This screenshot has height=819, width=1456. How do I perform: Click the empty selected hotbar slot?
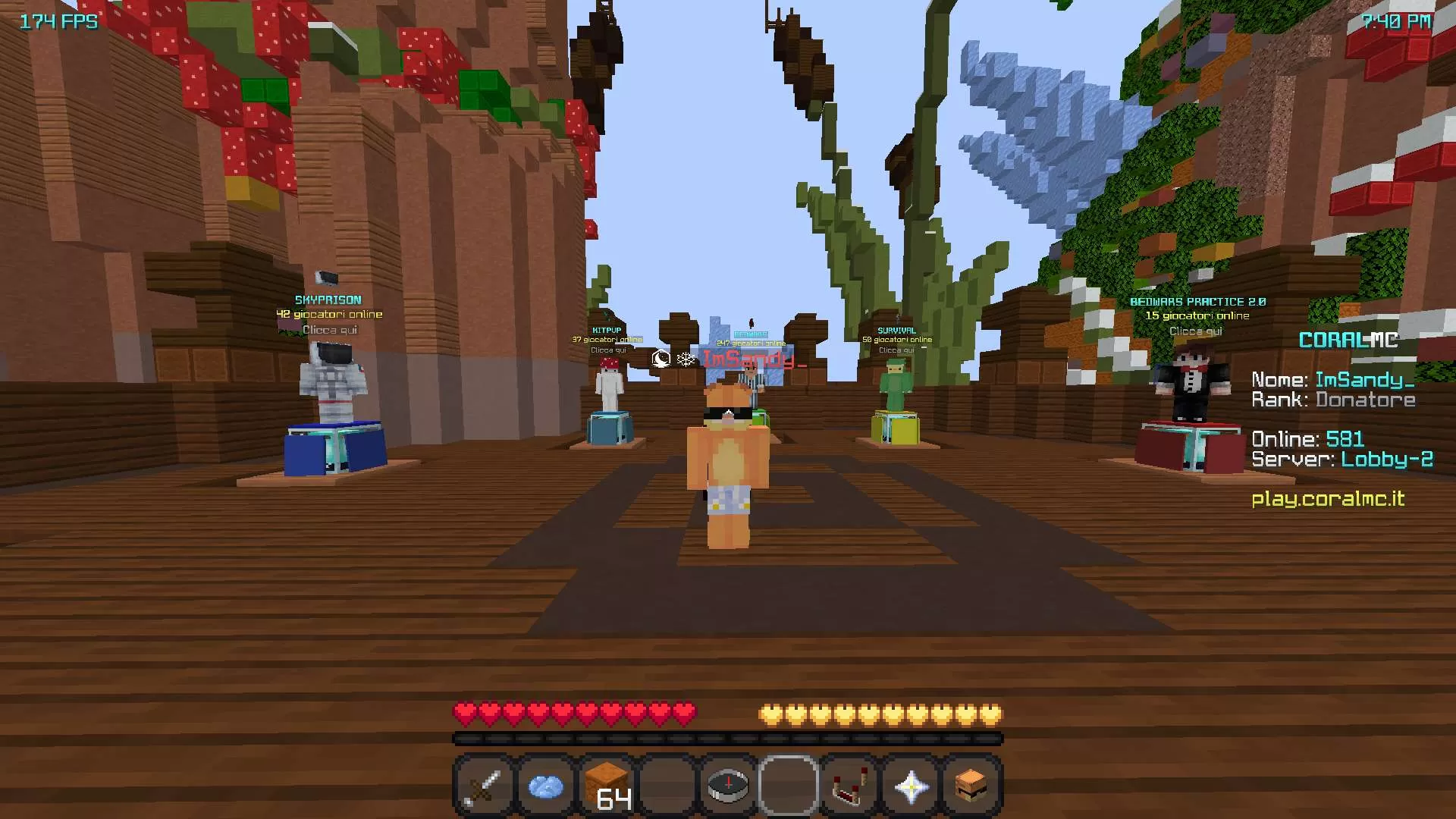789,785
